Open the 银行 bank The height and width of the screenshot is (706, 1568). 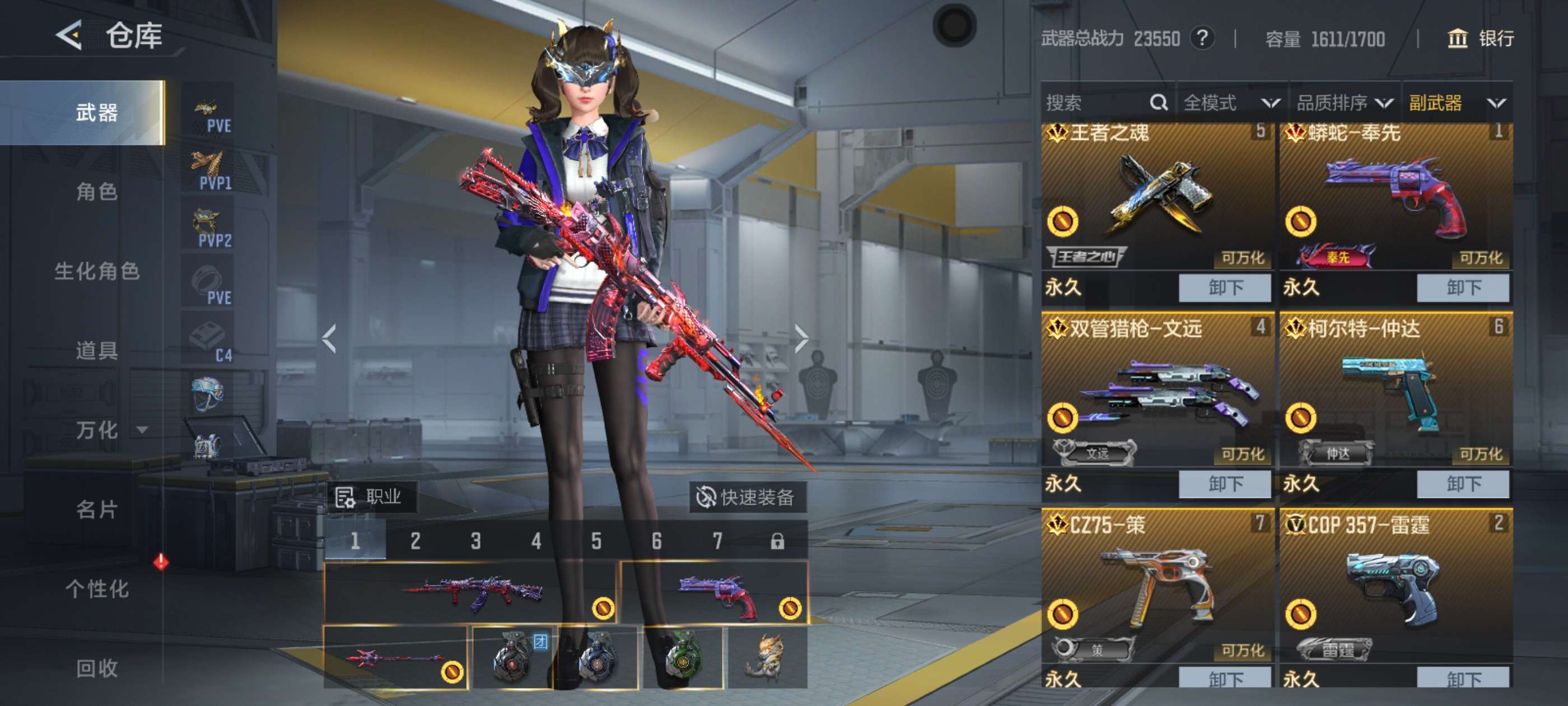point(1480,39)
